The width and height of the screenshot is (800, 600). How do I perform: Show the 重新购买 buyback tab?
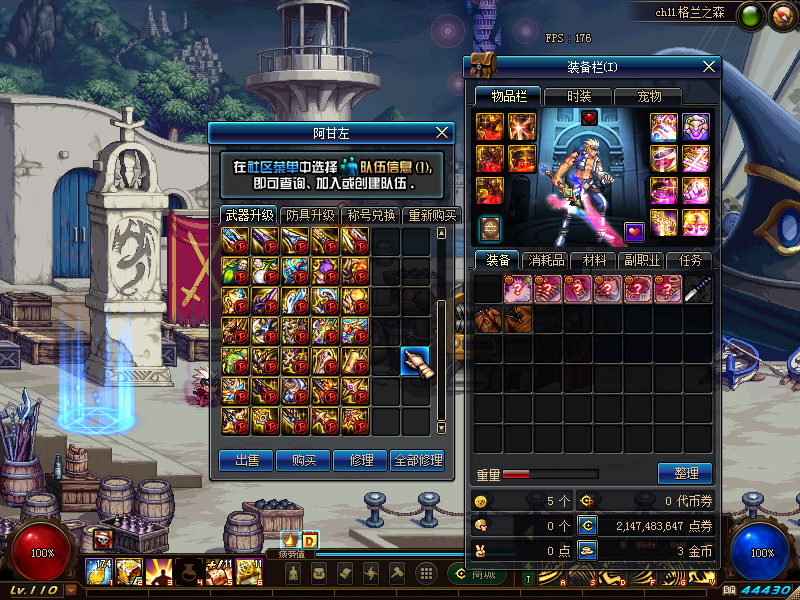[431, 215]
